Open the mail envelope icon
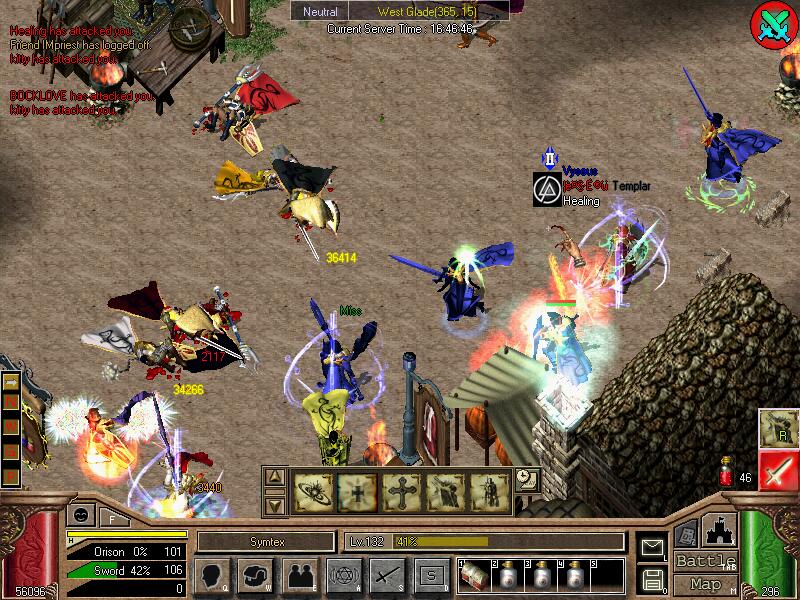This screenshot has height=600, width=800. (x=653, y=546)
